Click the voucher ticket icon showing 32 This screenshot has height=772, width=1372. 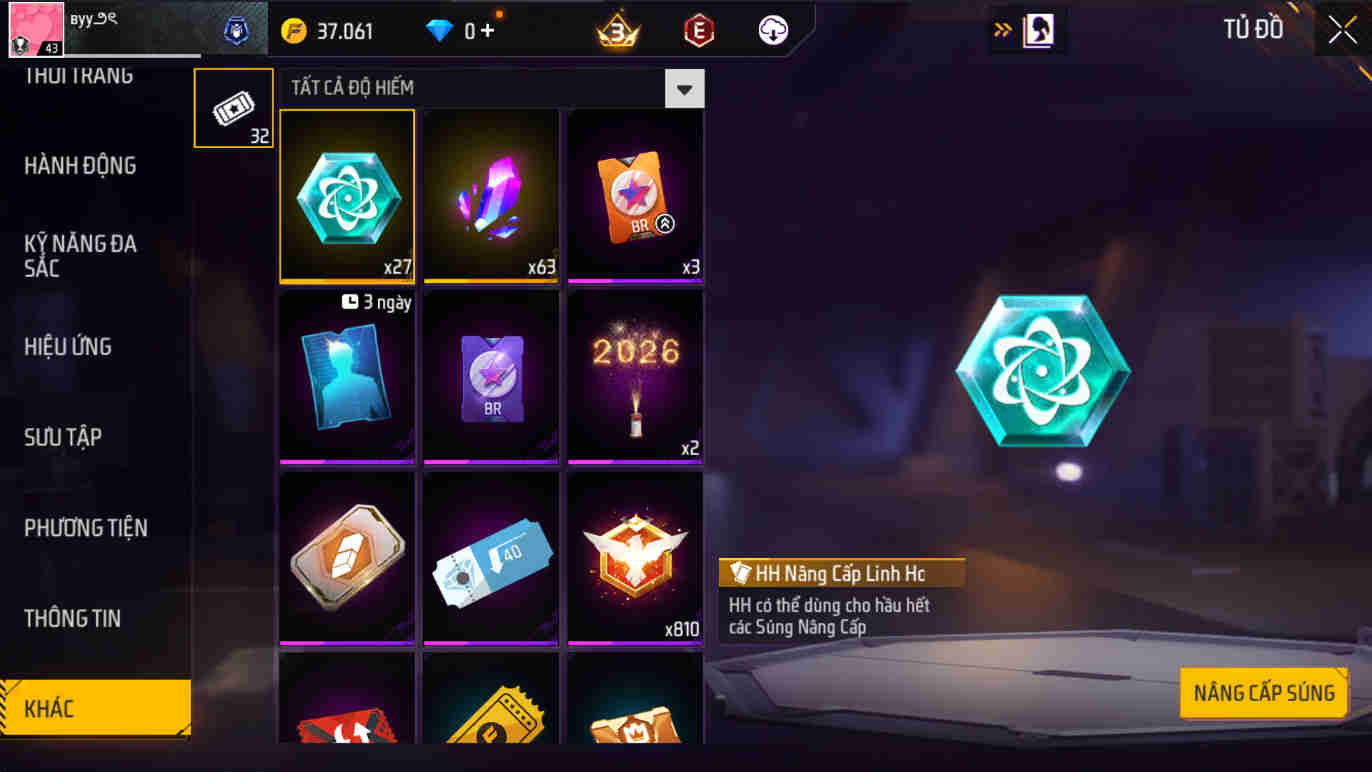pos(233,107)
